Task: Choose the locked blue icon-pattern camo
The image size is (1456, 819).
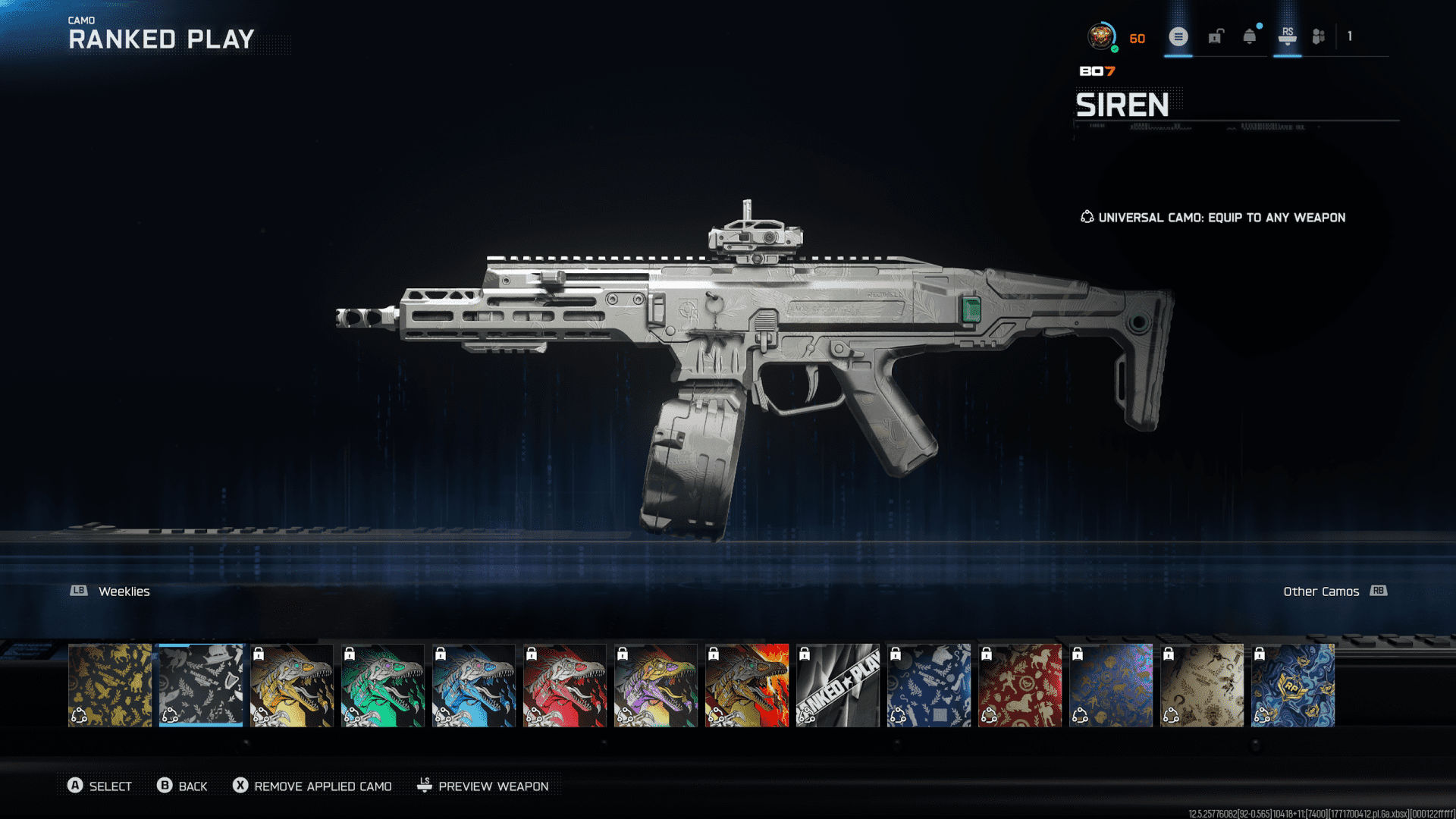Action: point(929,685)
